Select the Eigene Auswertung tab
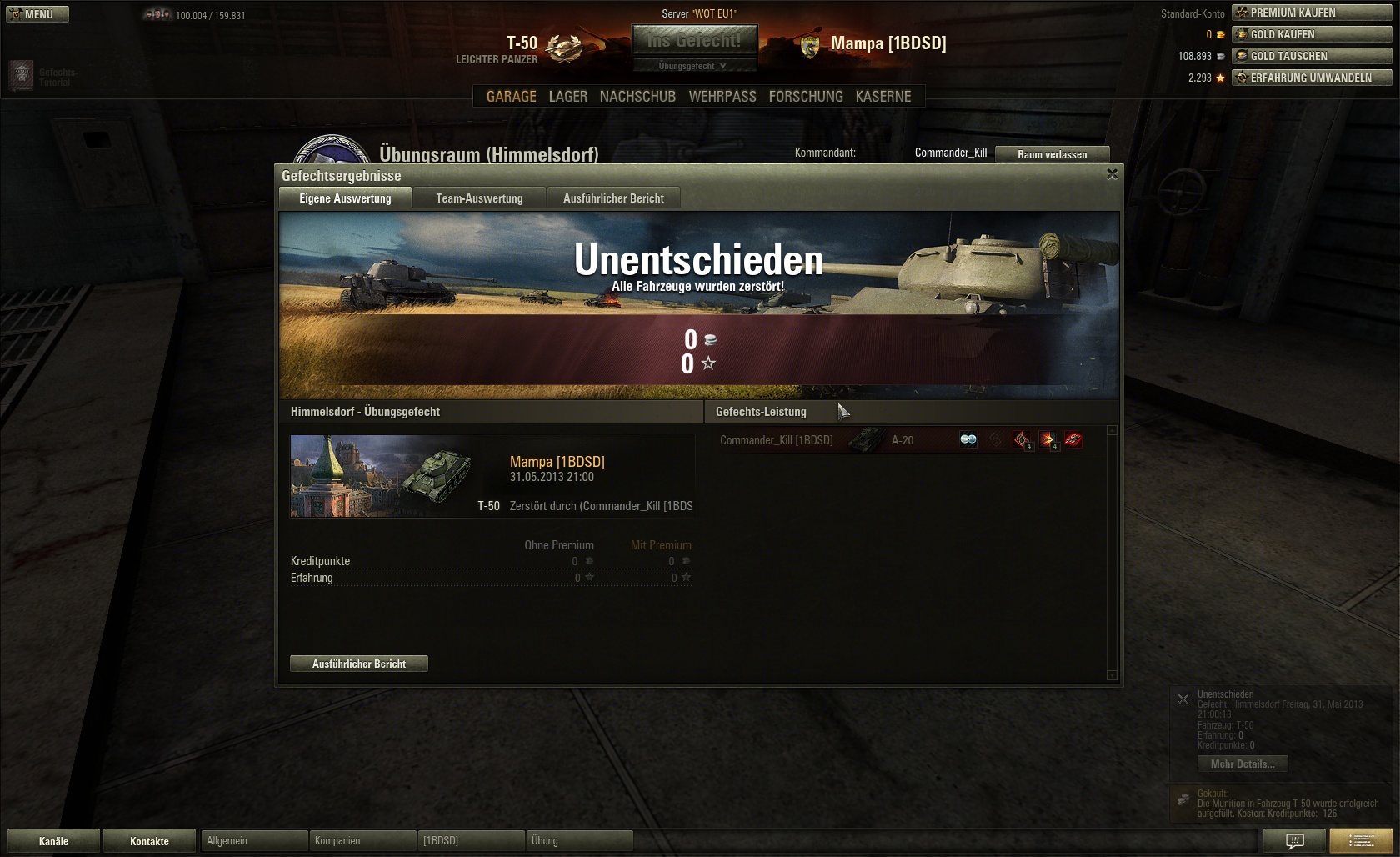Image resolution: width=1400 pixels, height=857 pixels. [x=345, y=198]
